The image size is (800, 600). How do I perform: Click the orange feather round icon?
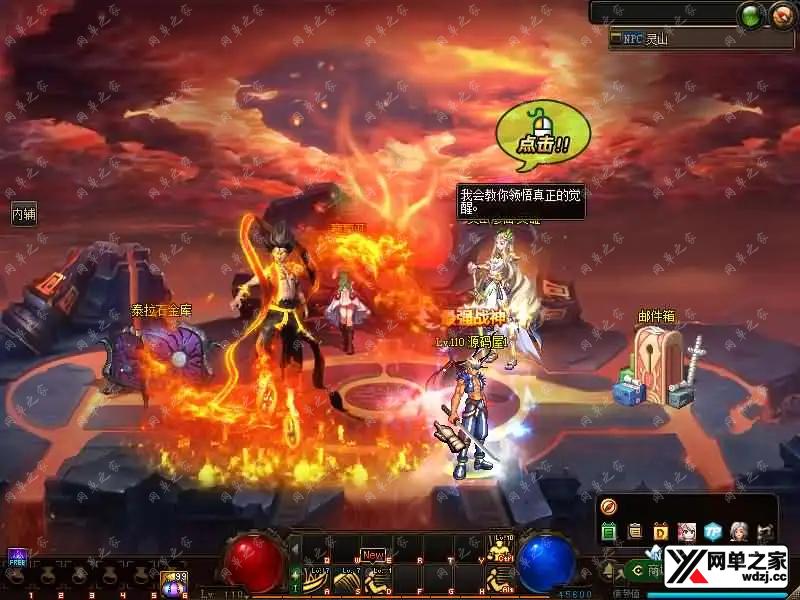pyautogui.click(x=608, y=506)
